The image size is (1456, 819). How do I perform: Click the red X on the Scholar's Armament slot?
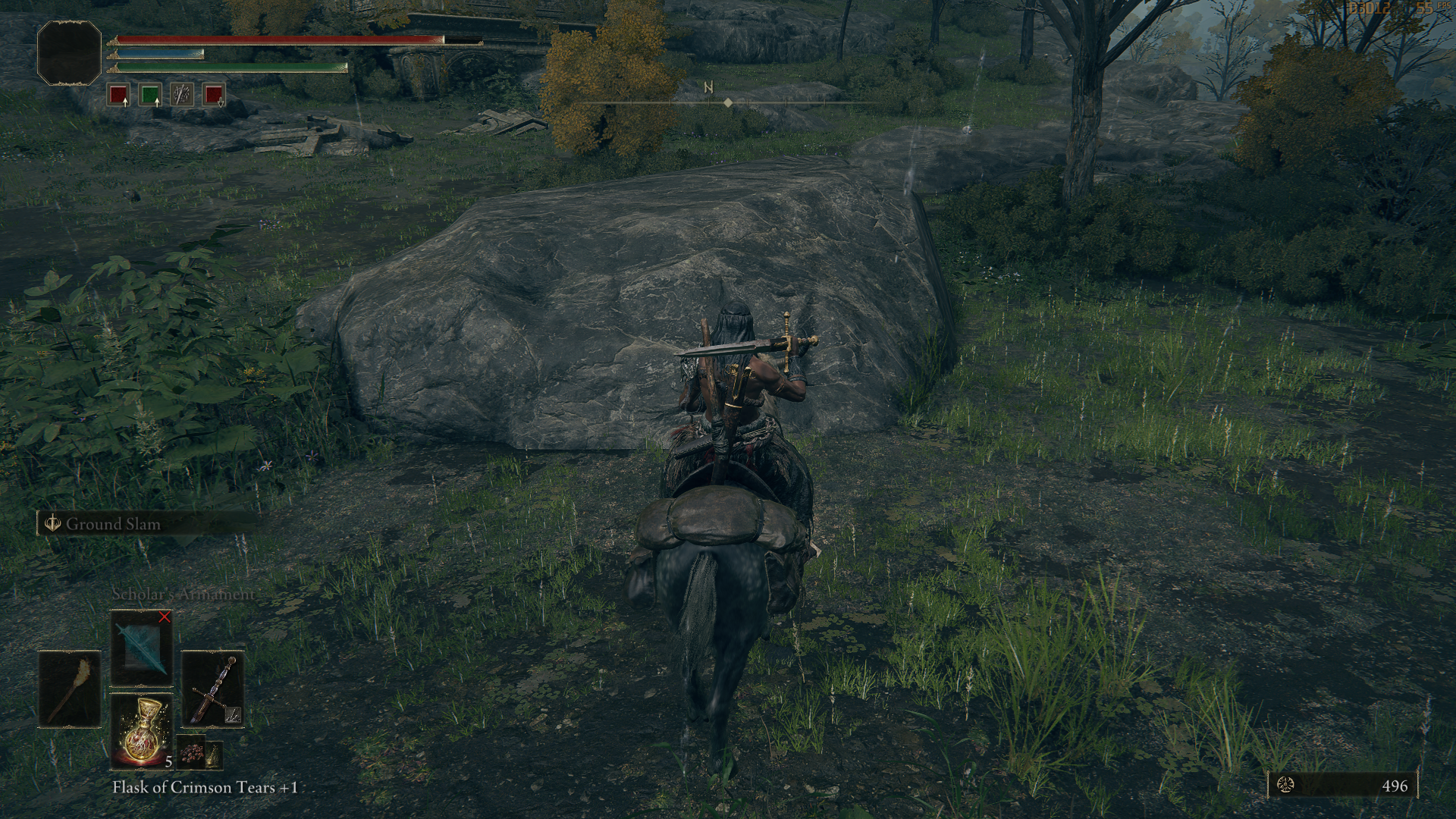click(164, 617)
